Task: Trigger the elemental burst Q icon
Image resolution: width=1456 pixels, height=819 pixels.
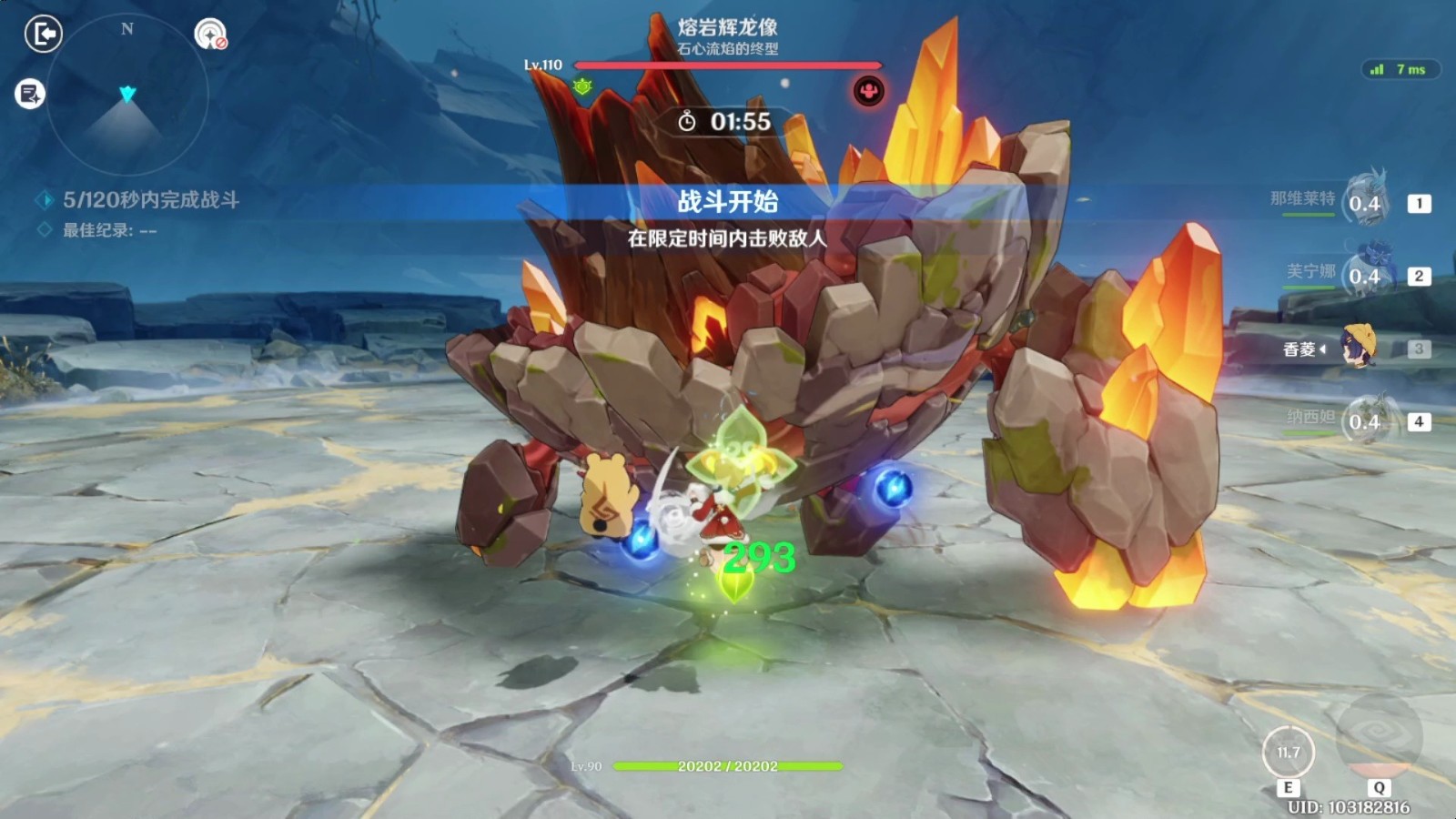Action: [1380, 739]
